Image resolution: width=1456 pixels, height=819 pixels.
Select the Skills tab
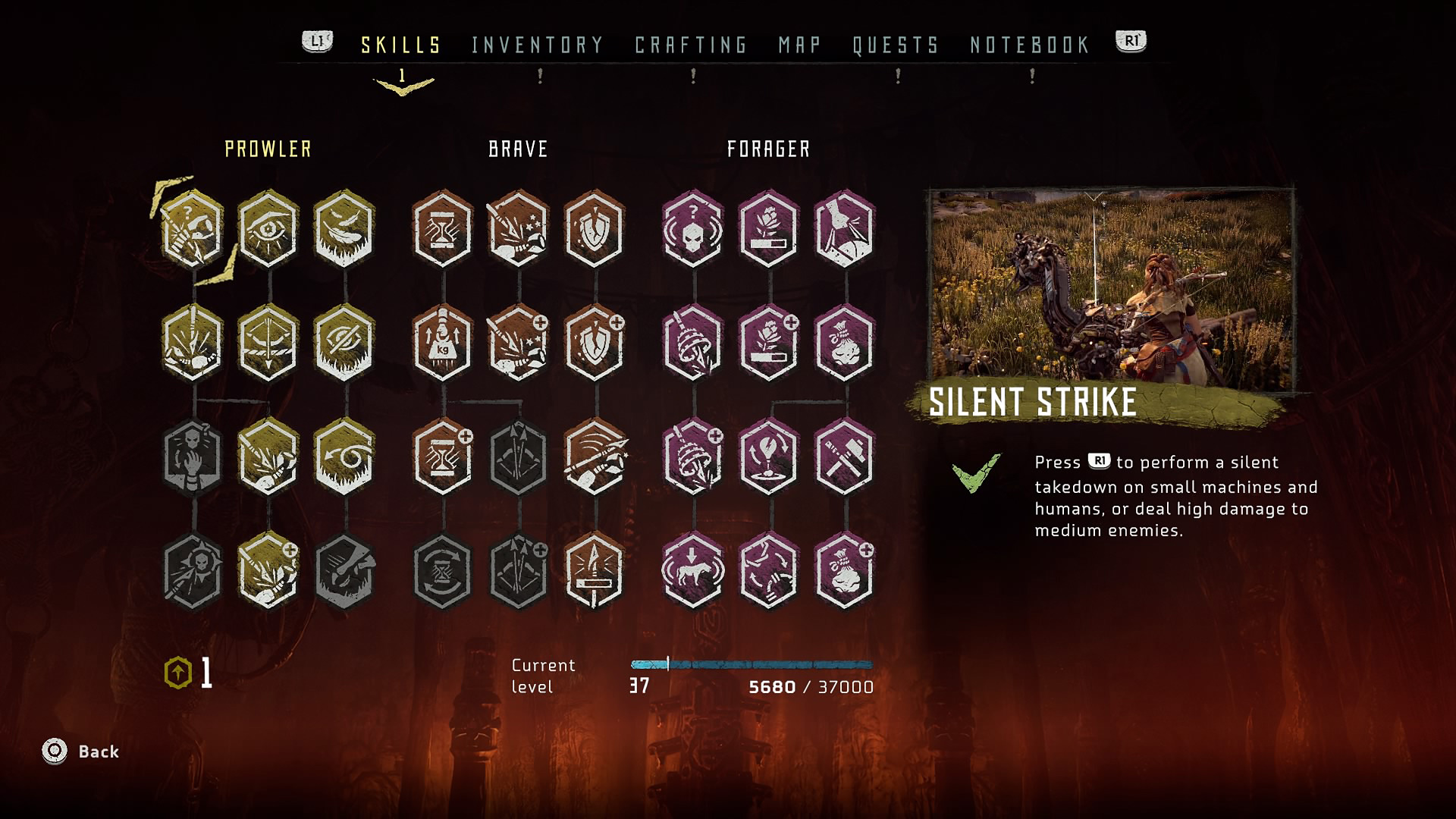[401, 45]
